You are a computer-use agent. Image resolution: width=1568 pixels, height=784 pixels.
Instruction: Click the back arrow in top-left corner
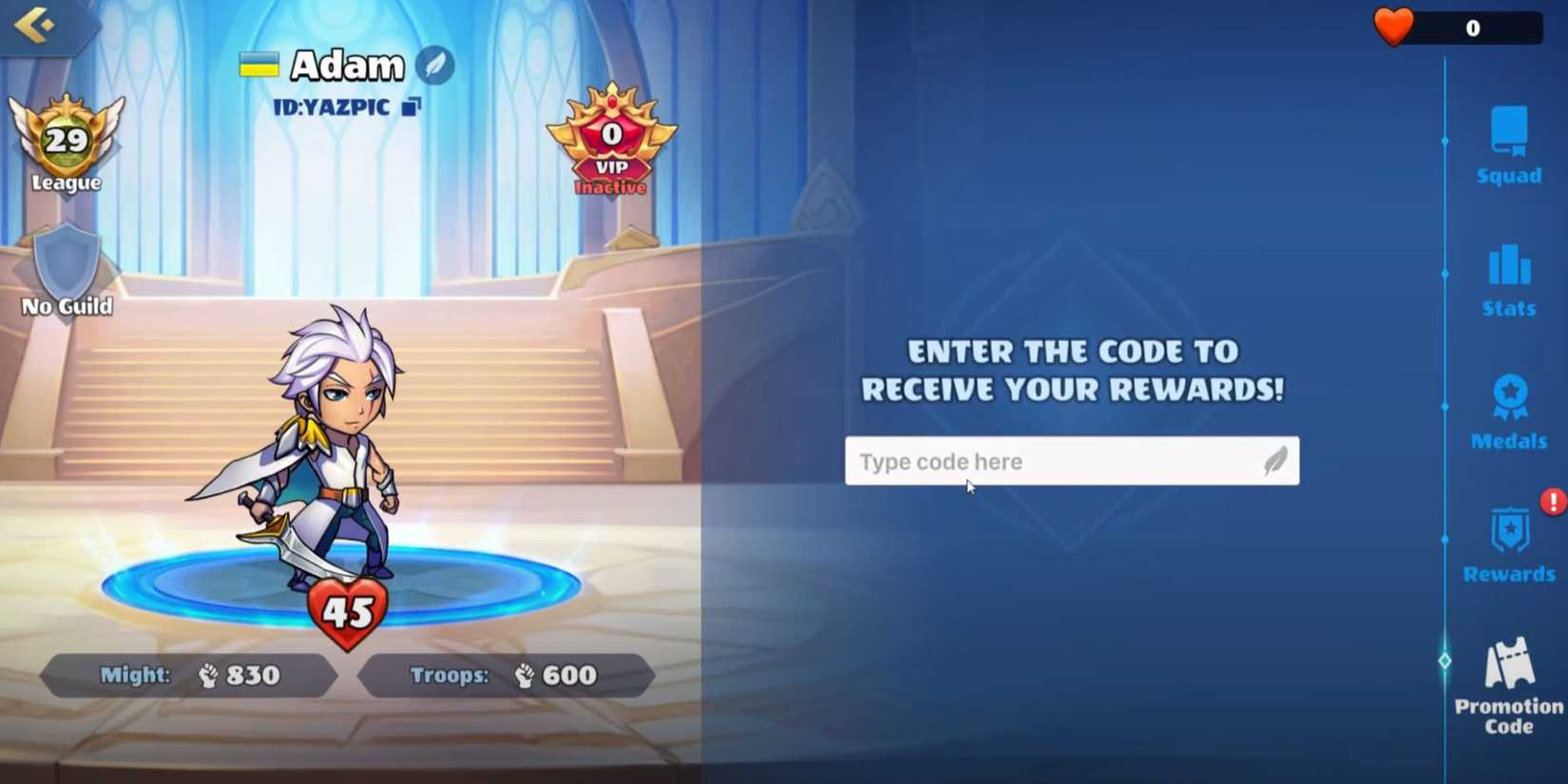pos(33,24)
